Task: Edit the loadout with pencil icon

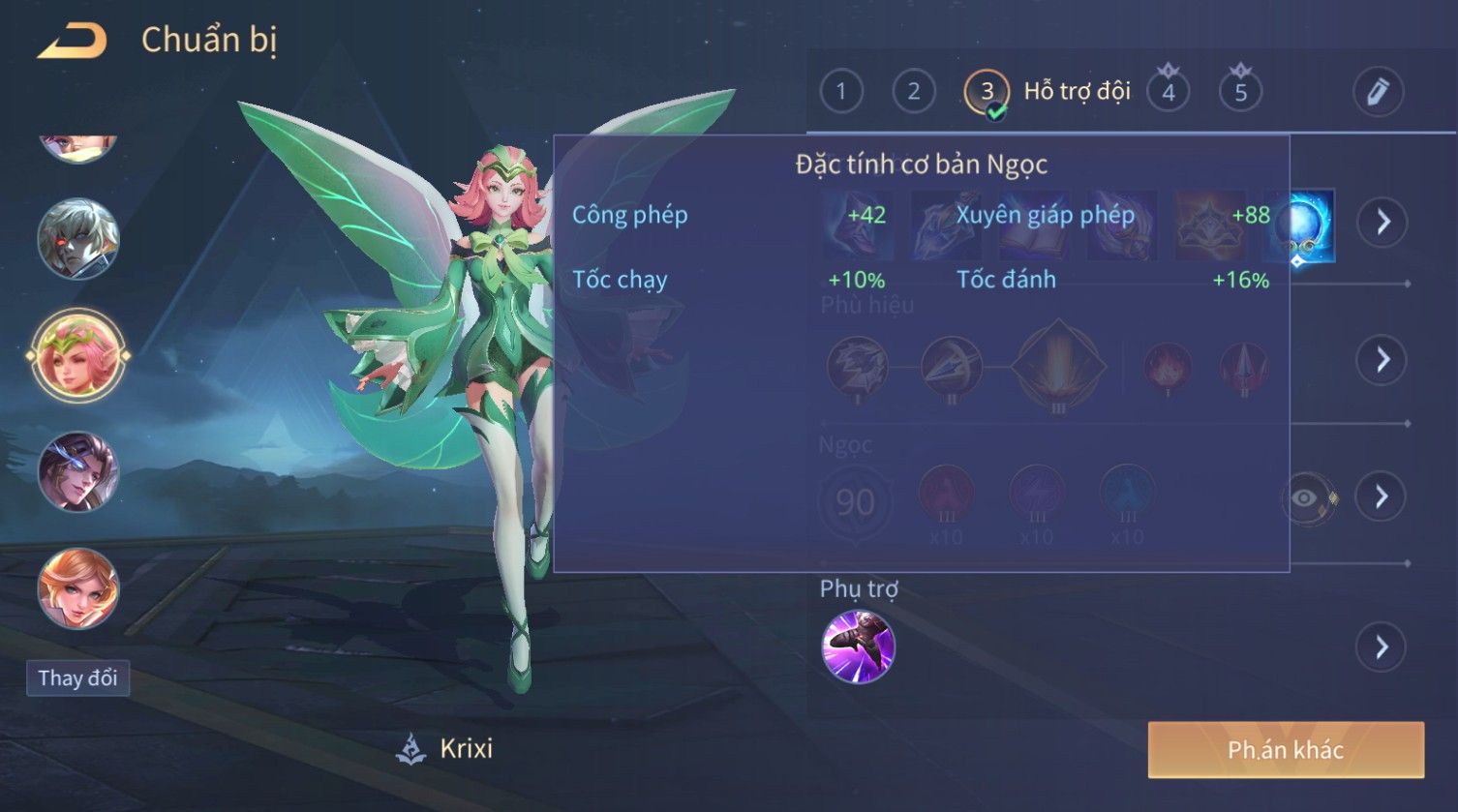Action: [x=1378, y=92]
